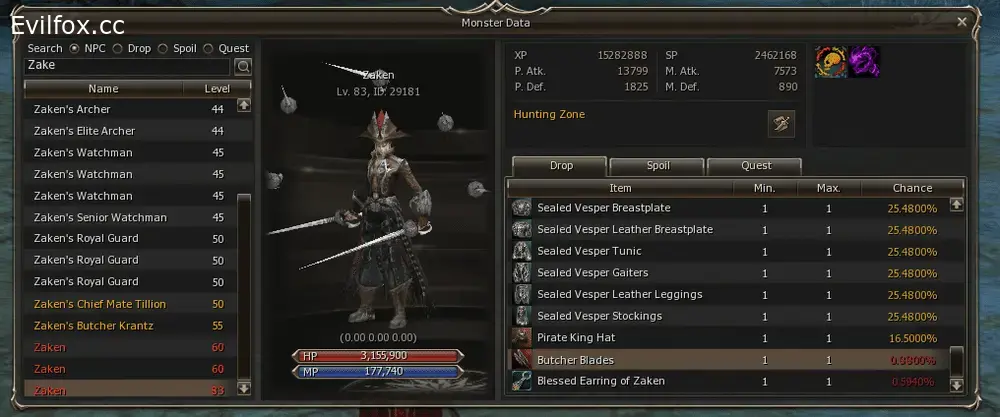Sort drops by the Chance column header
The width and height of the screenshot is (1000, 417).
coord(911,188)
